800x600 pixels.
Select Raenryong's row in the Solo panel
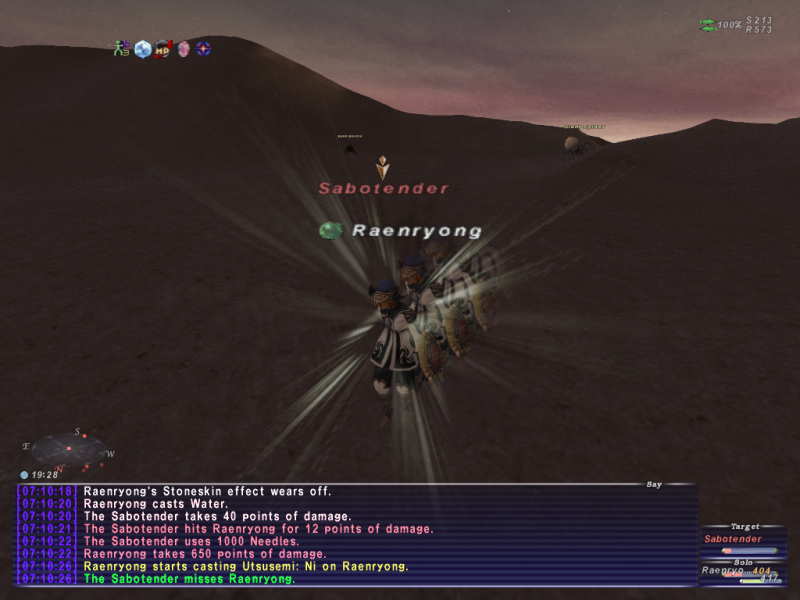pyautogui.click(x=736, y=571)
